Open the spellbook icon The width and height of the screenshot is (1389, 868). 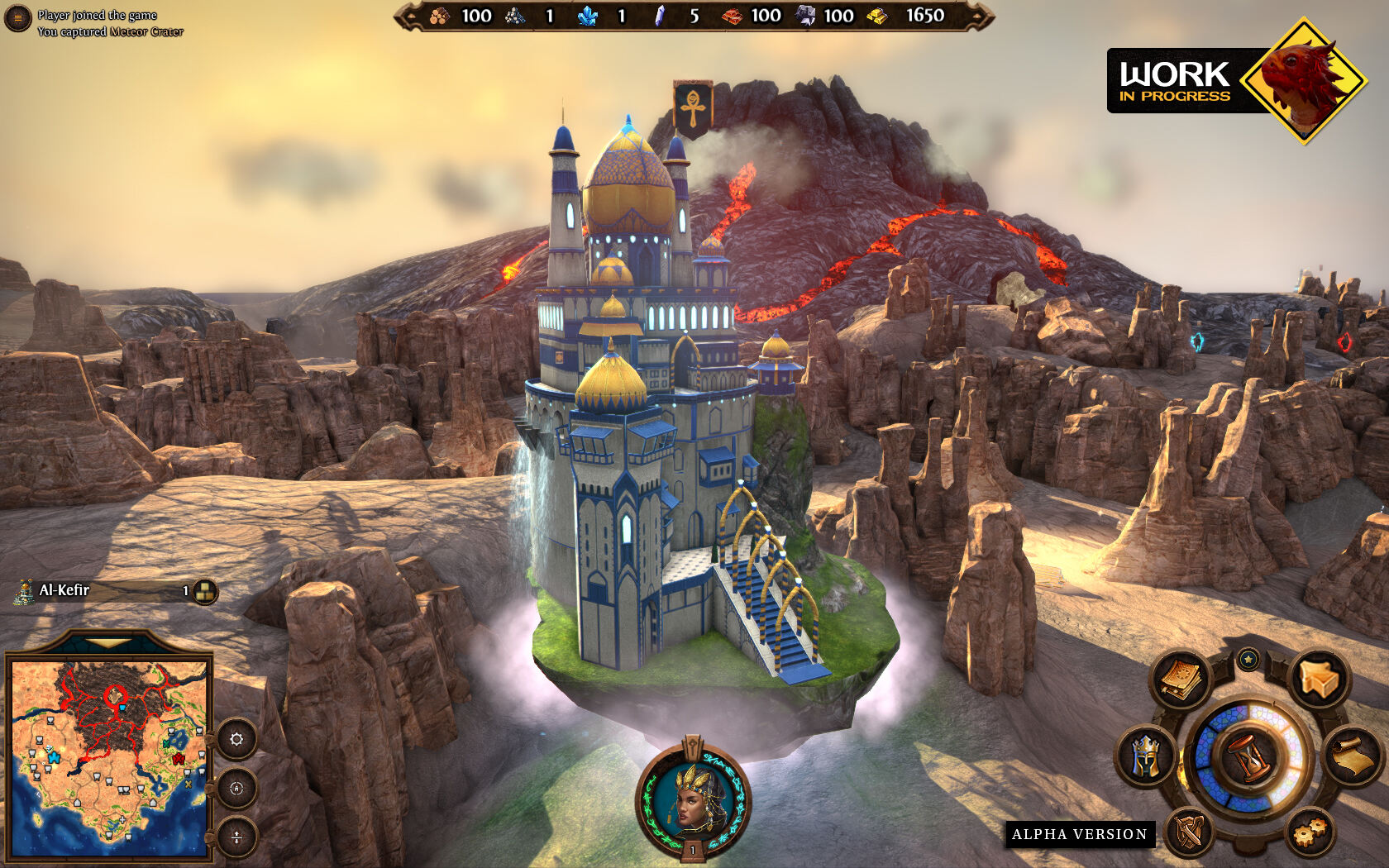click(x=1182, y=680)
